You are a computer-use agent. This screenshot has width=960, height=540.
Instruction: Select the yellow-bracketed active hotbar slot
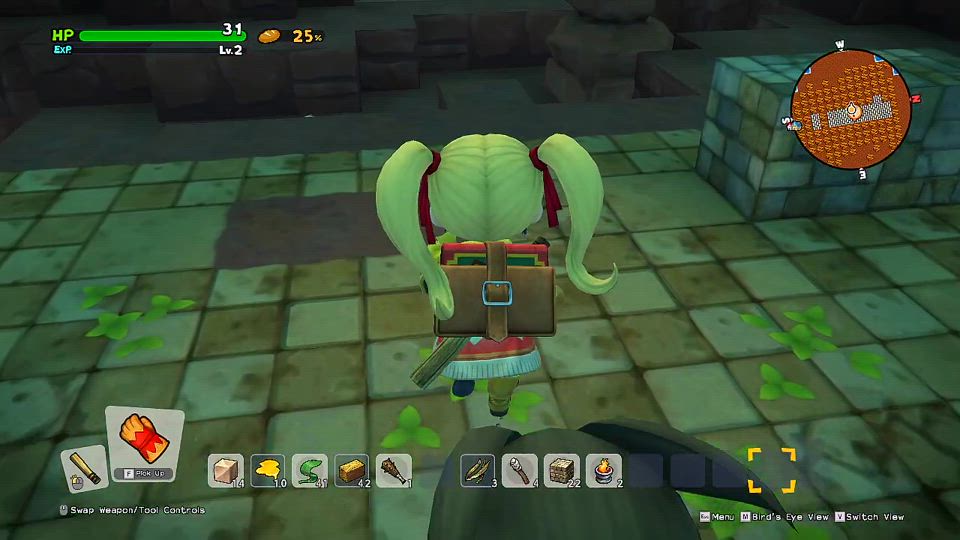click(771, 470)
